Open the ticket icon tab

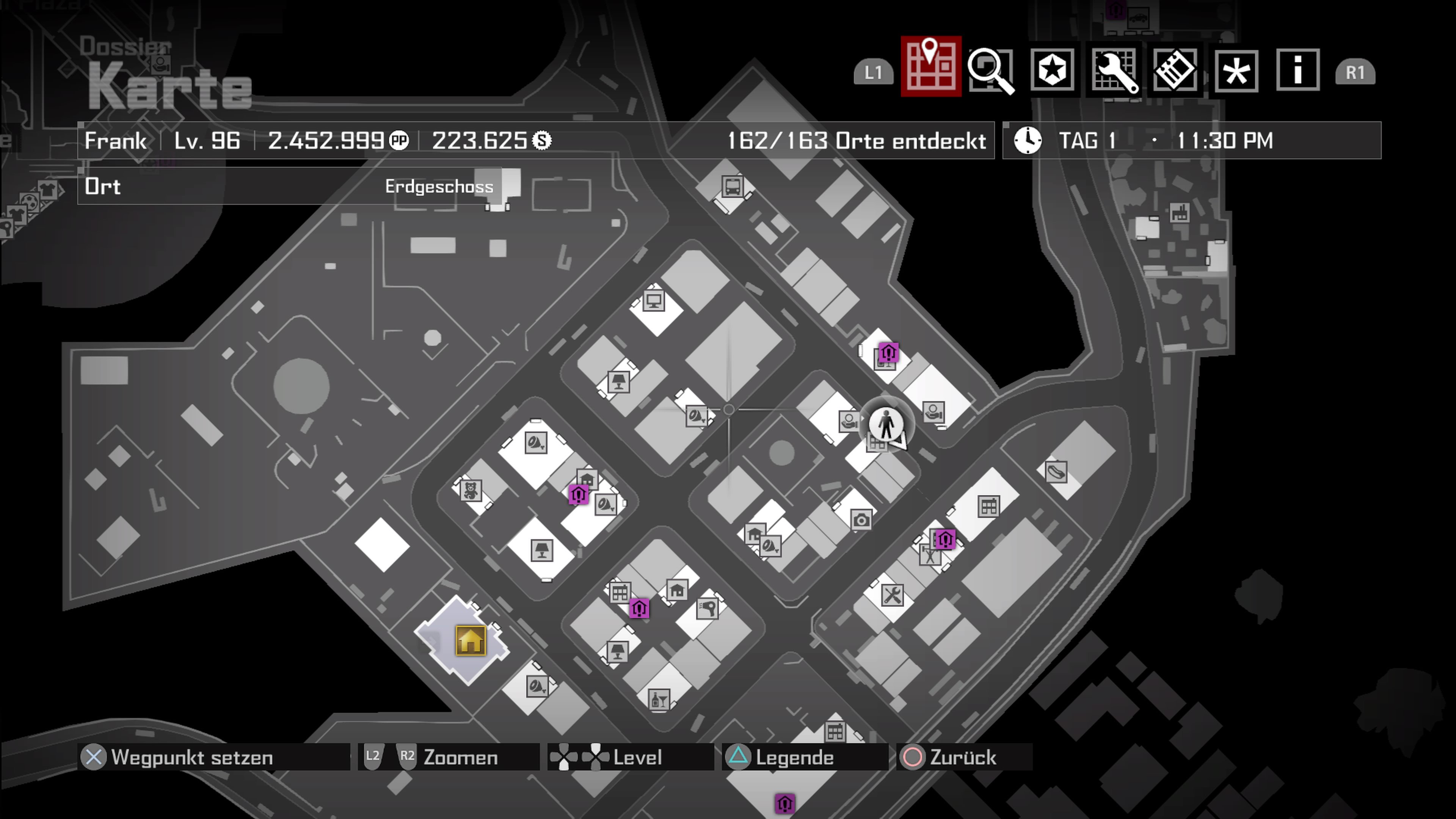coord(1175,70)
